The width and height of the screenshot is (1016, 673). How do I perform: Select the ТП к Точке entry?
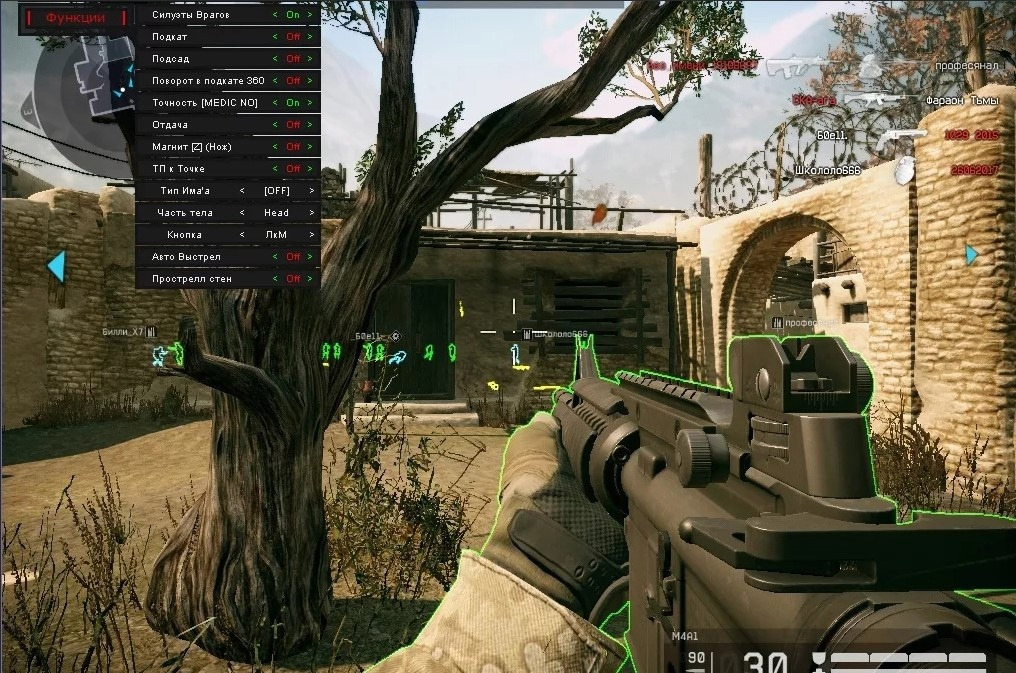(x=179, y=169)
